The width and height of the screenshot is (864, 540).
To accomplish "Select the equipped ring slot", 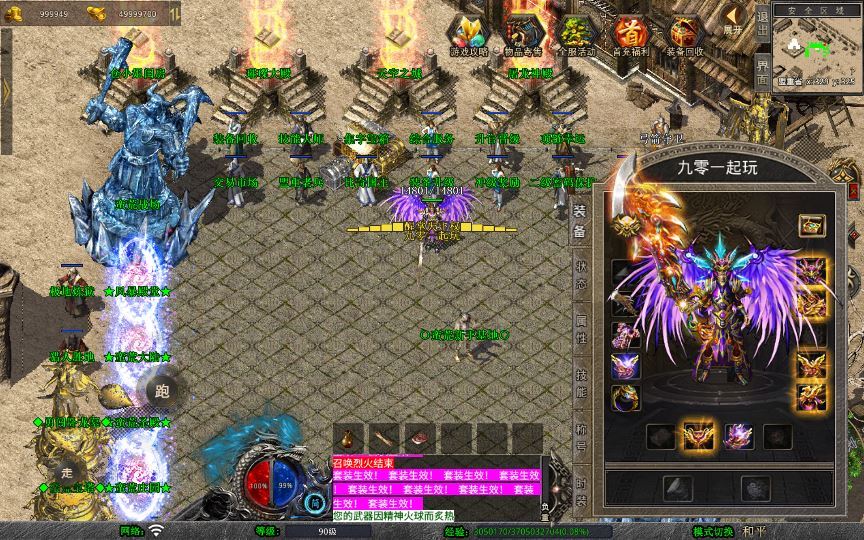I will coord(626,398).
